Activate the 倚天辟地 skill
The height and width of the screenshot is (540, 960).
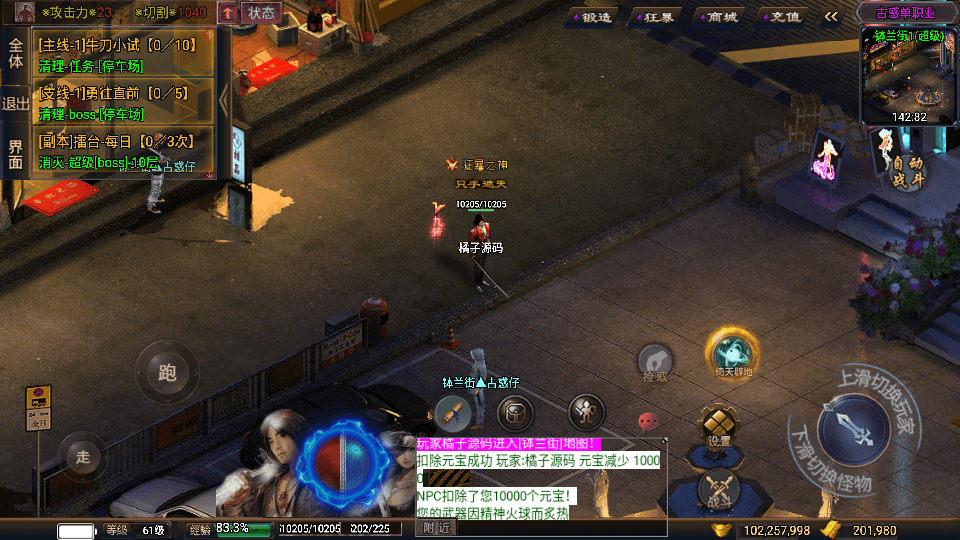[x=734, y=353]
